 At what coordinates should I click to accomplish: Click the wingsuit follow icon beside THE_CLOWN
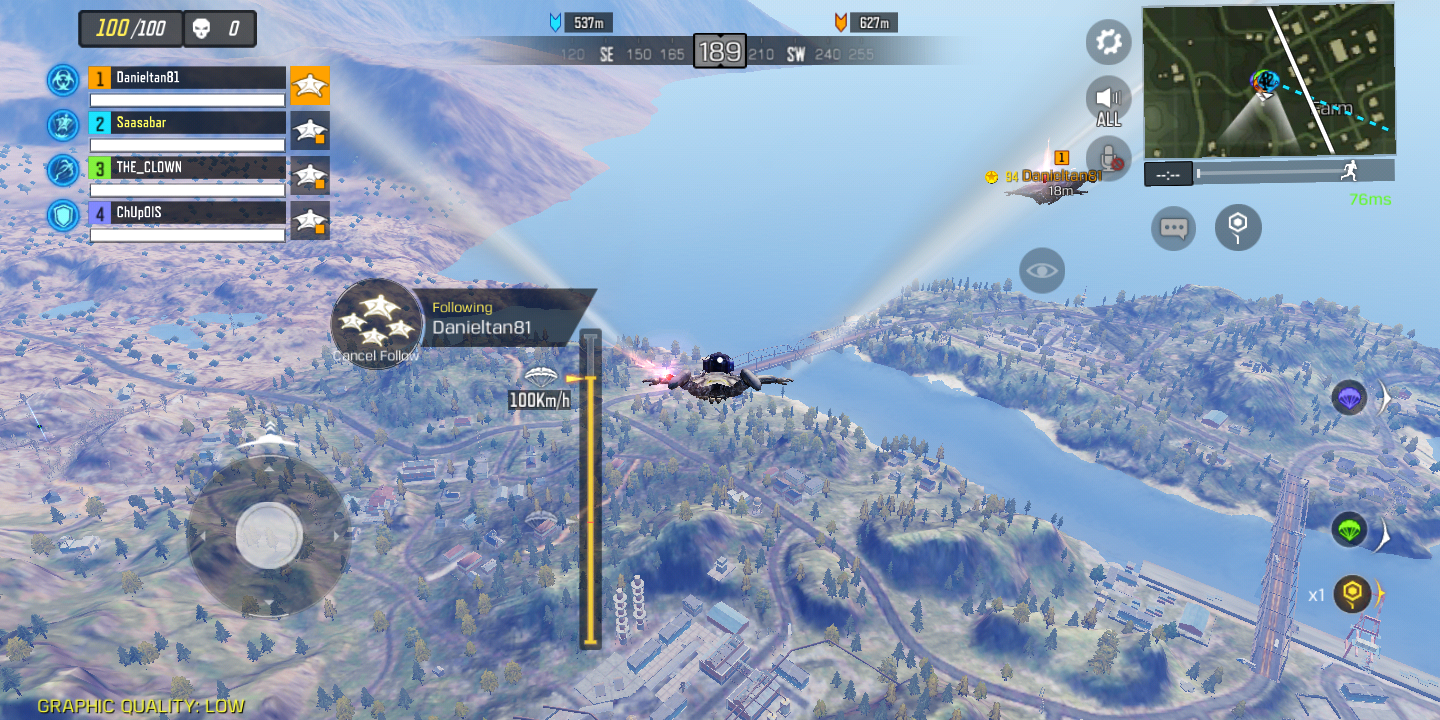tap(310, 175)
